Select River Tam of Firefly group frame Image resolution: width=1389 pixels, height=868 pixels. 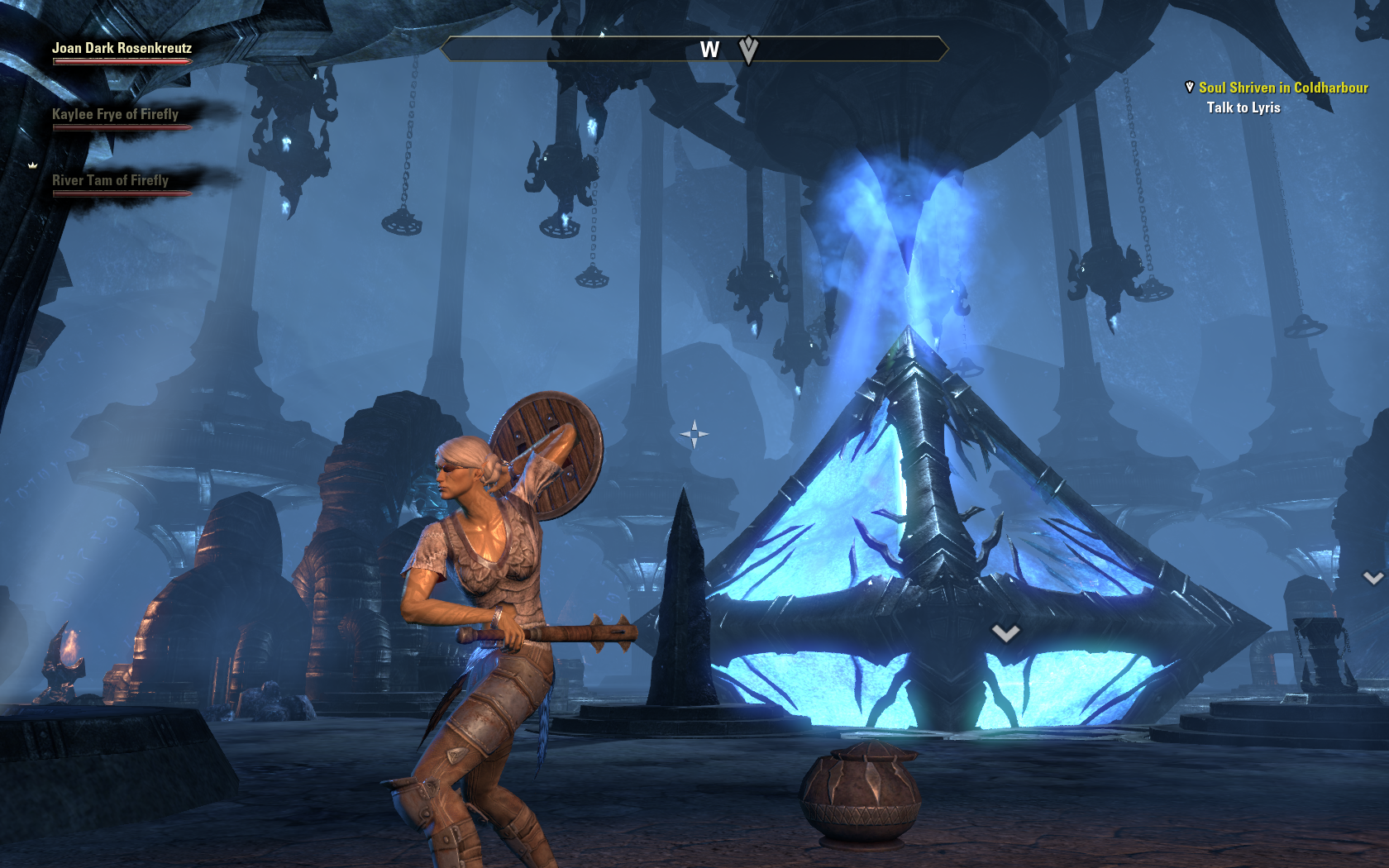pos(110,181)
